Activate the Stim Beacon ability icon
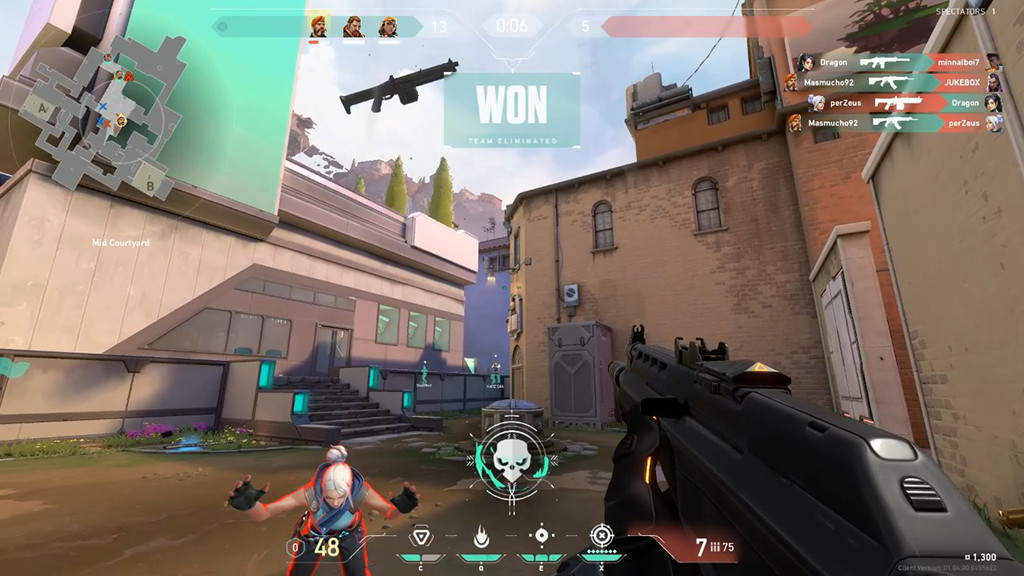Viewport: 1024px width, 576px height. pos(421,537)
